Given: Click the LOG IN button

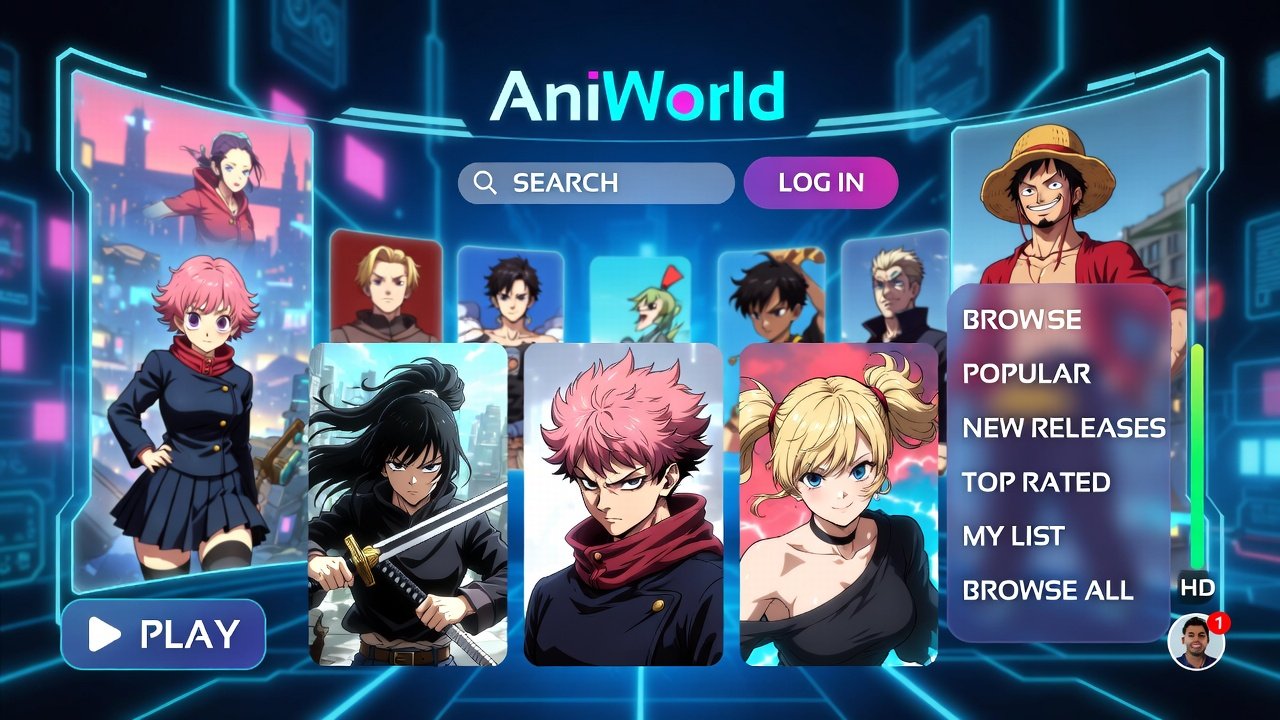Looking at the screenshot, I should (x=822, y=183).
